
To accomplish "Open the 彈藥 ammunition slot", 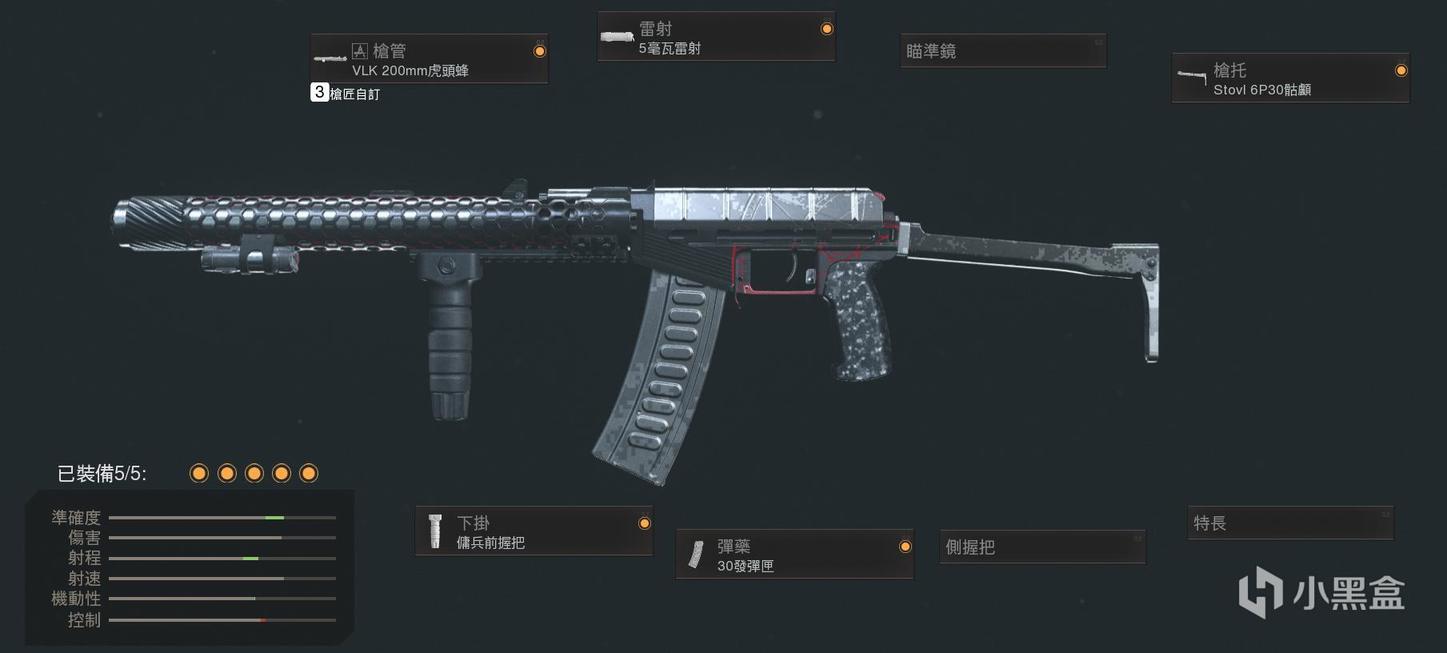I will (x=795, y=555).
